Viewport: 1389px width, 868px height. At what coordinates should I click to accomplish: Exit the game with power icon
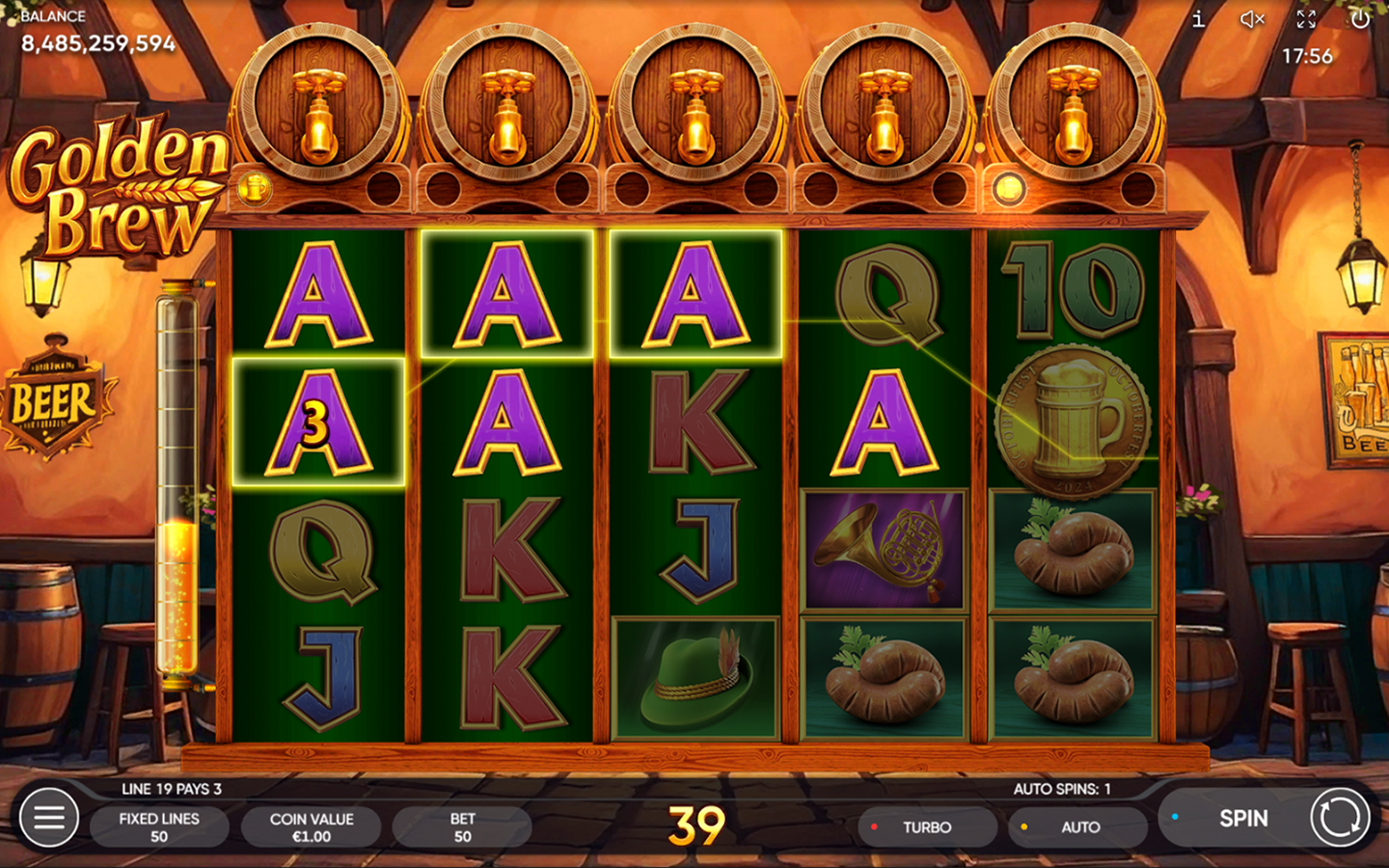tap(1360, 19)
